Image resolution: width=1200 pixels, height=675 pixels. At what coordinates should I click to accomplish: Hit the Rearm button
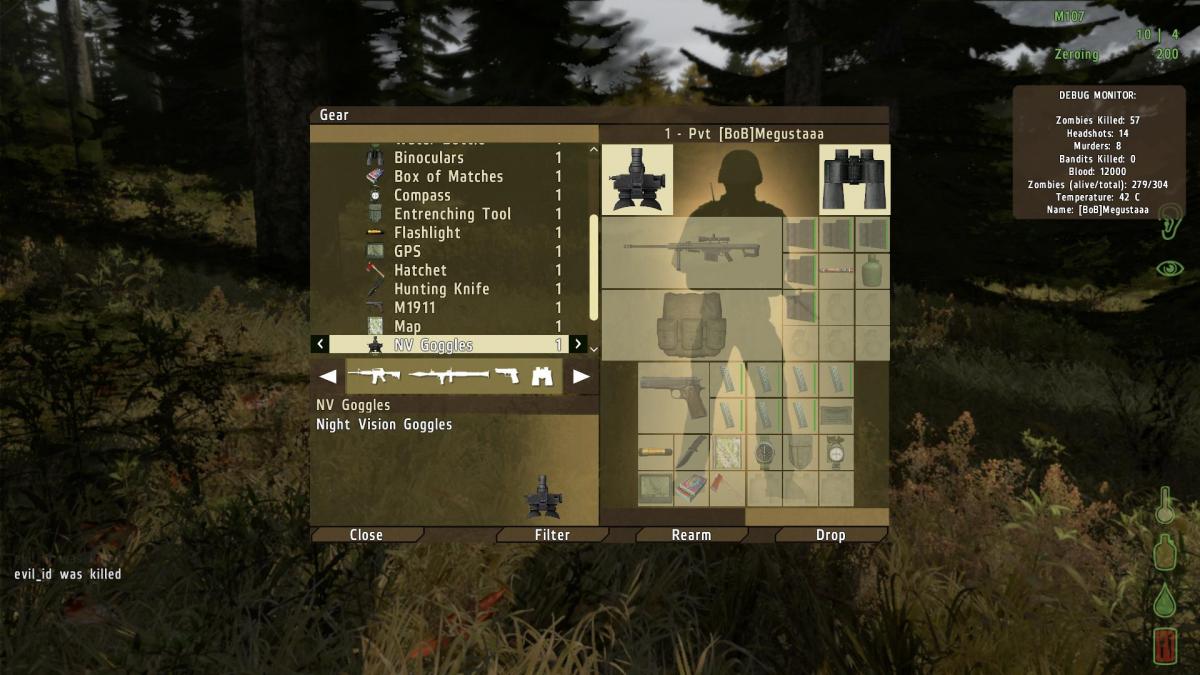(x=691, y=535)
